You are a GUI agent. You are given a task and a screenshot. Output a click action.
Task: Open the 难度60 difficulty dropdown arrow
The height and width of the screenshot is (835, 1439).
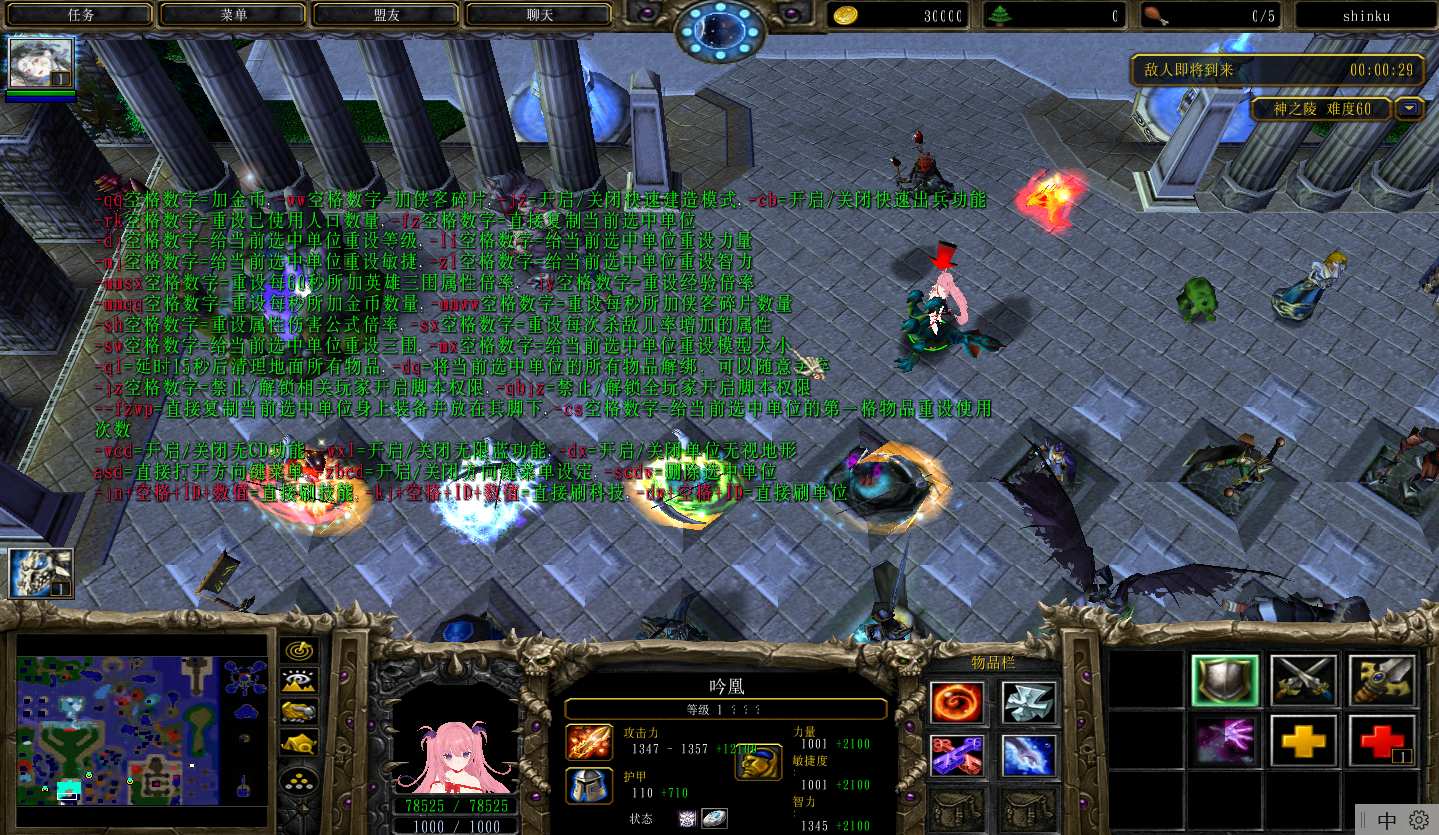(x=1410, y=109)
